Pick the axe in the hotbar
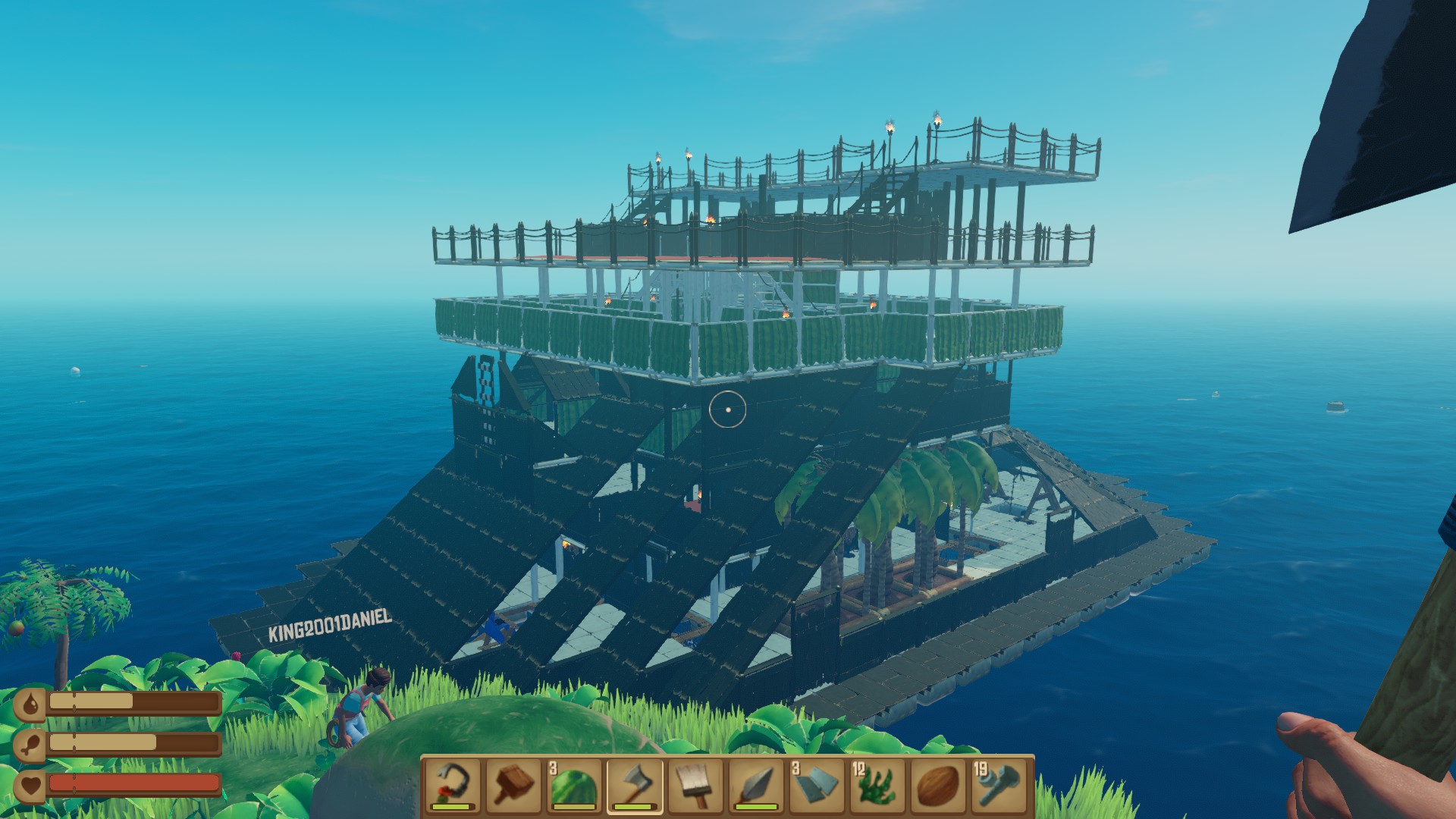The height and width of the screenshot is (819, 1456). [635, 785]
